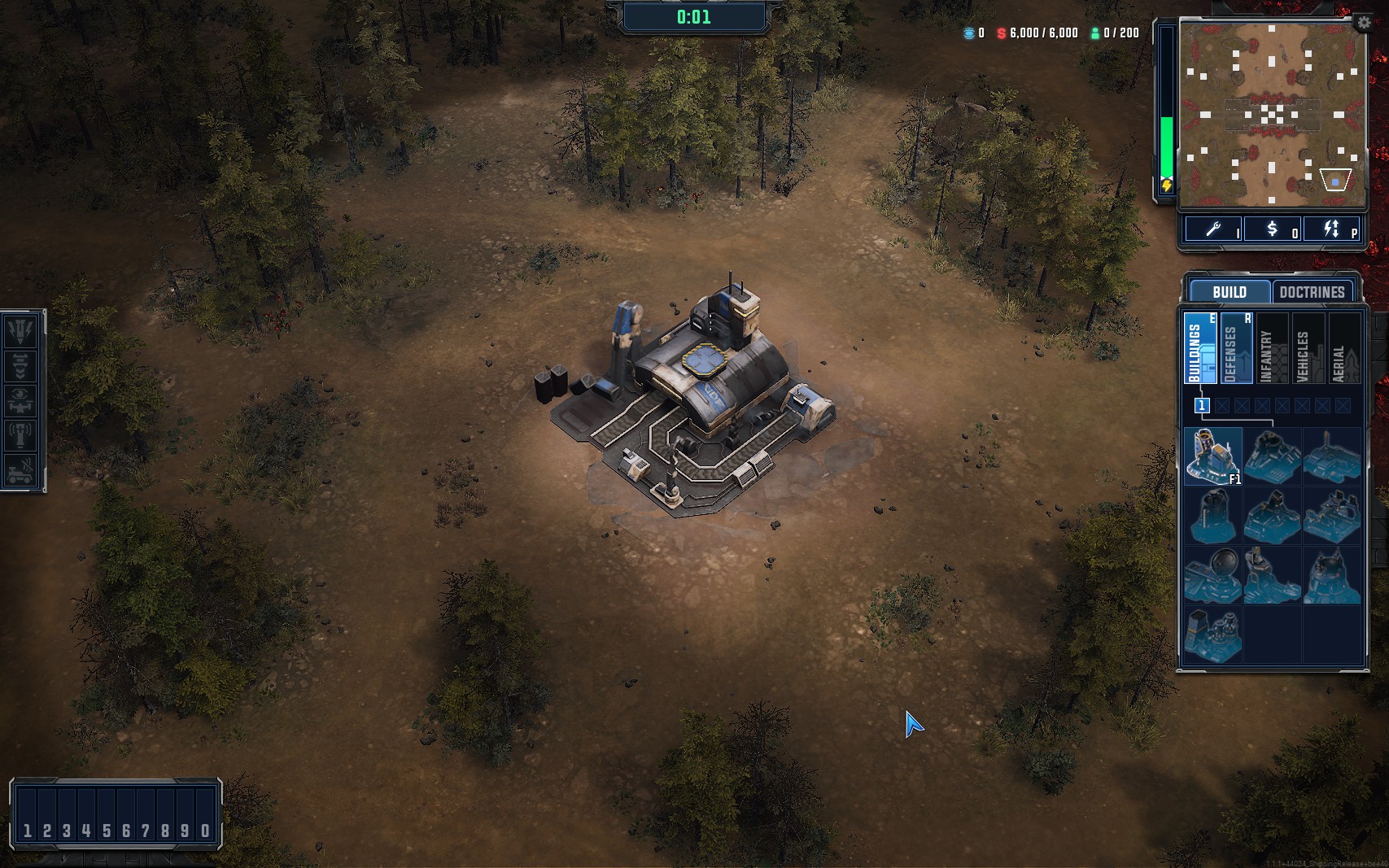
Task: Select the highlighted building with F1 label
Action: pyautogui.click(x=1212, y=456)
